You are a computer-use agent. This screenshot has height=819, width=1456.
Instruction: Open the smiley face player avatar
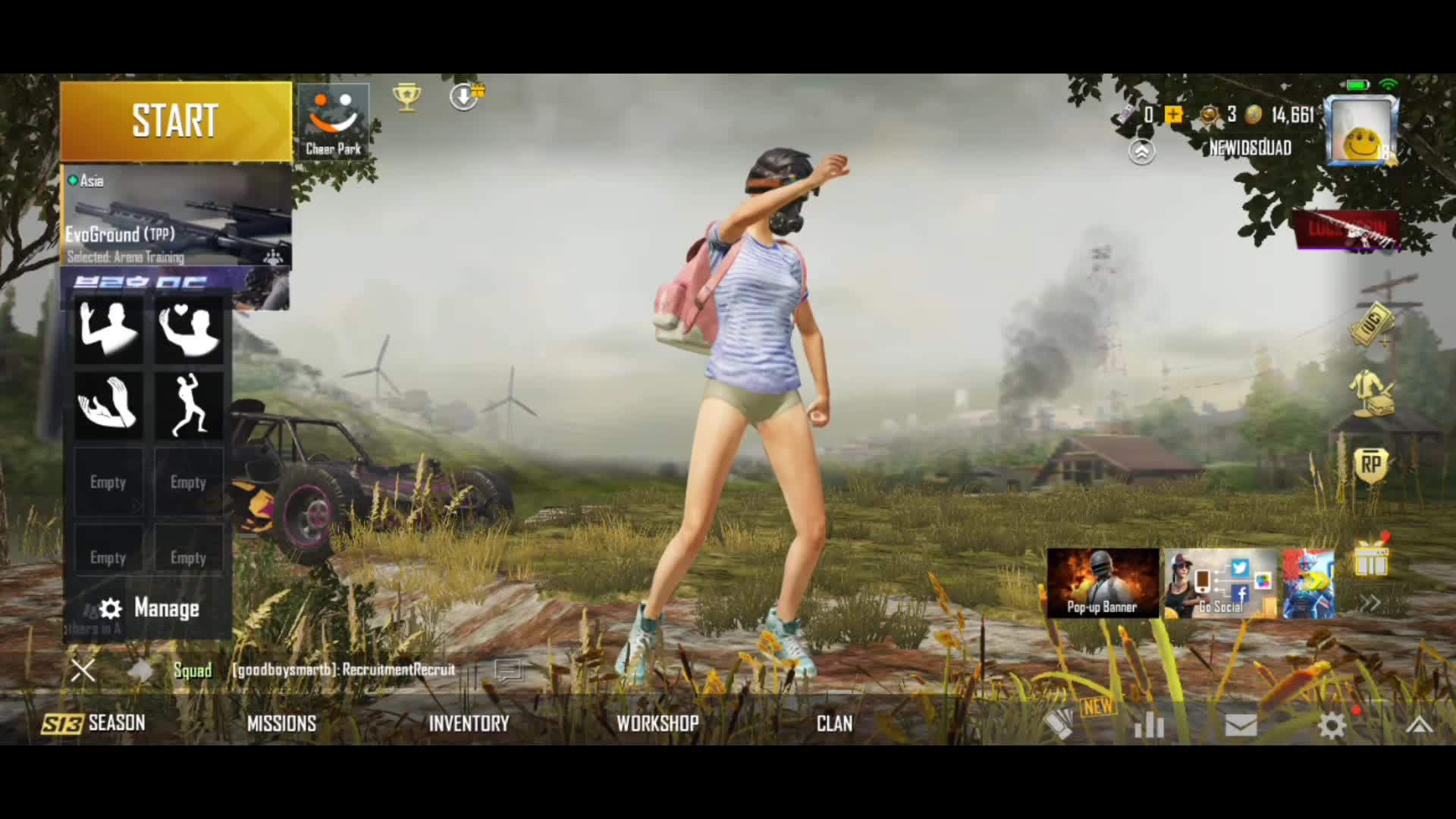pos(1361,131)
